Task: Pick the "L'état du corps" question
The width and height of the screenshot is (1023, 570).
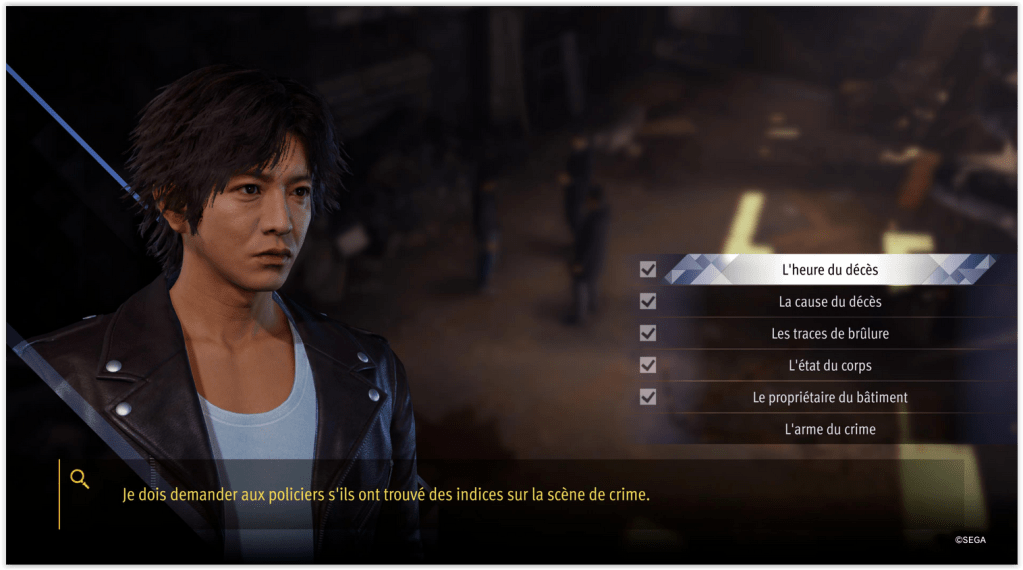Action: [830, 365]
